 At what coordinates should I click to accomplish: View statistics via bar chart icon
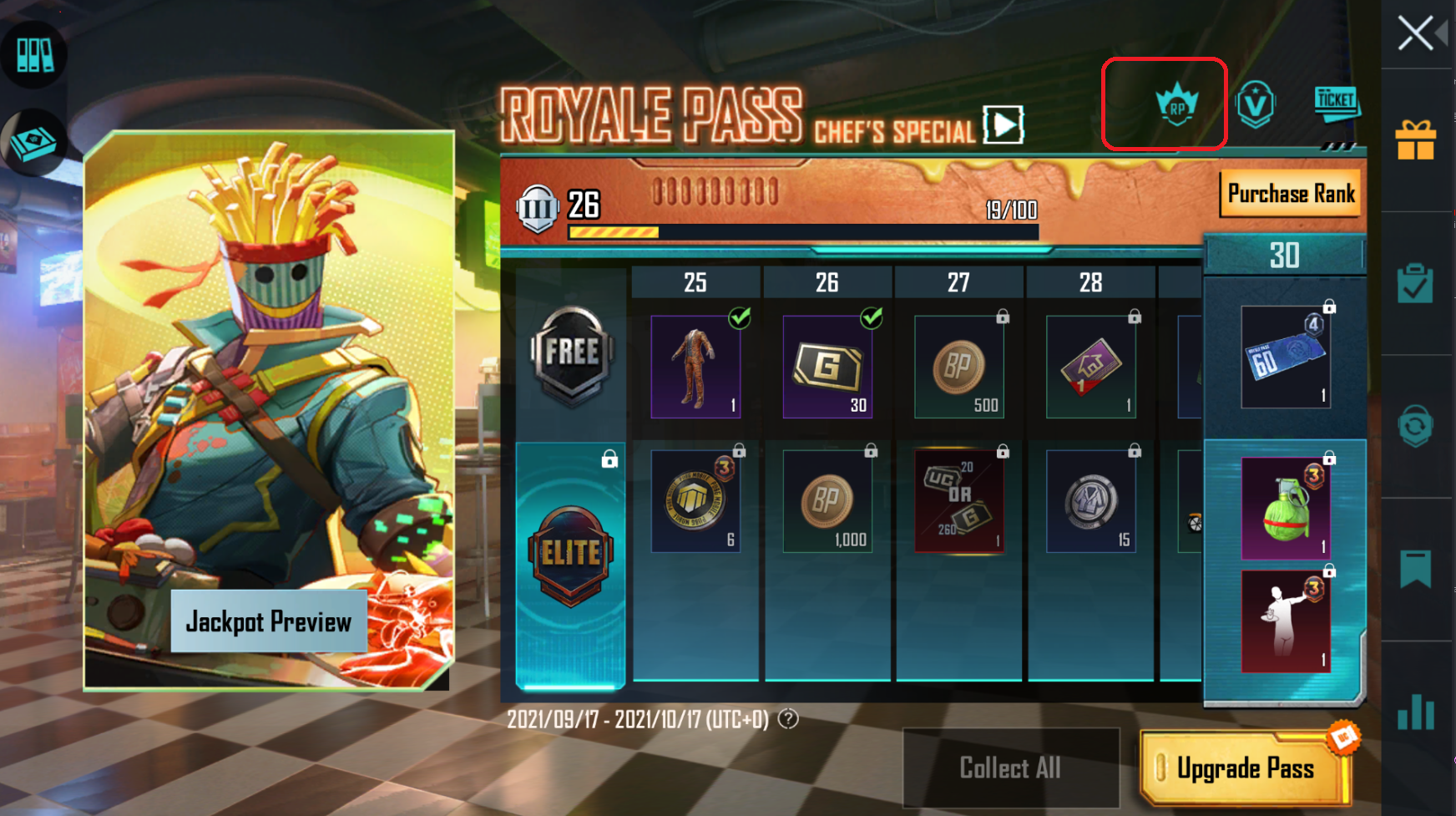[1417, 706]
